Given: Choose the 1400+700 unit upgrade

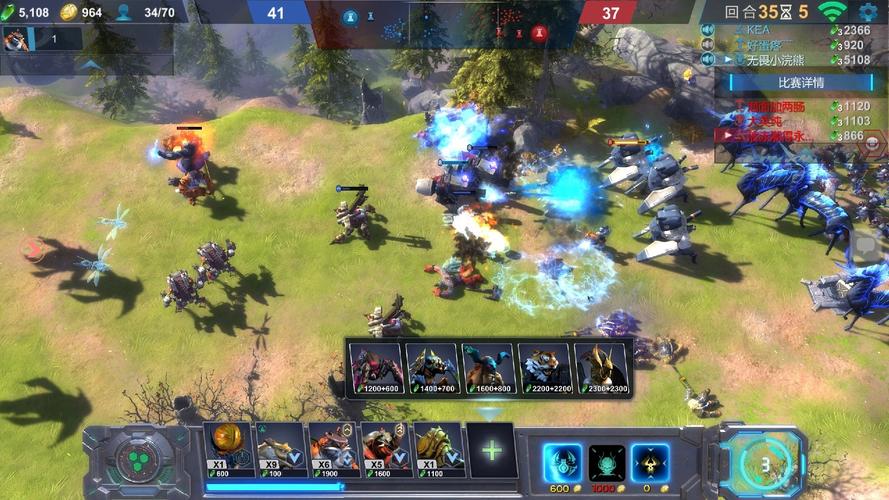Looking at the screenshot, I should [433, 369].
